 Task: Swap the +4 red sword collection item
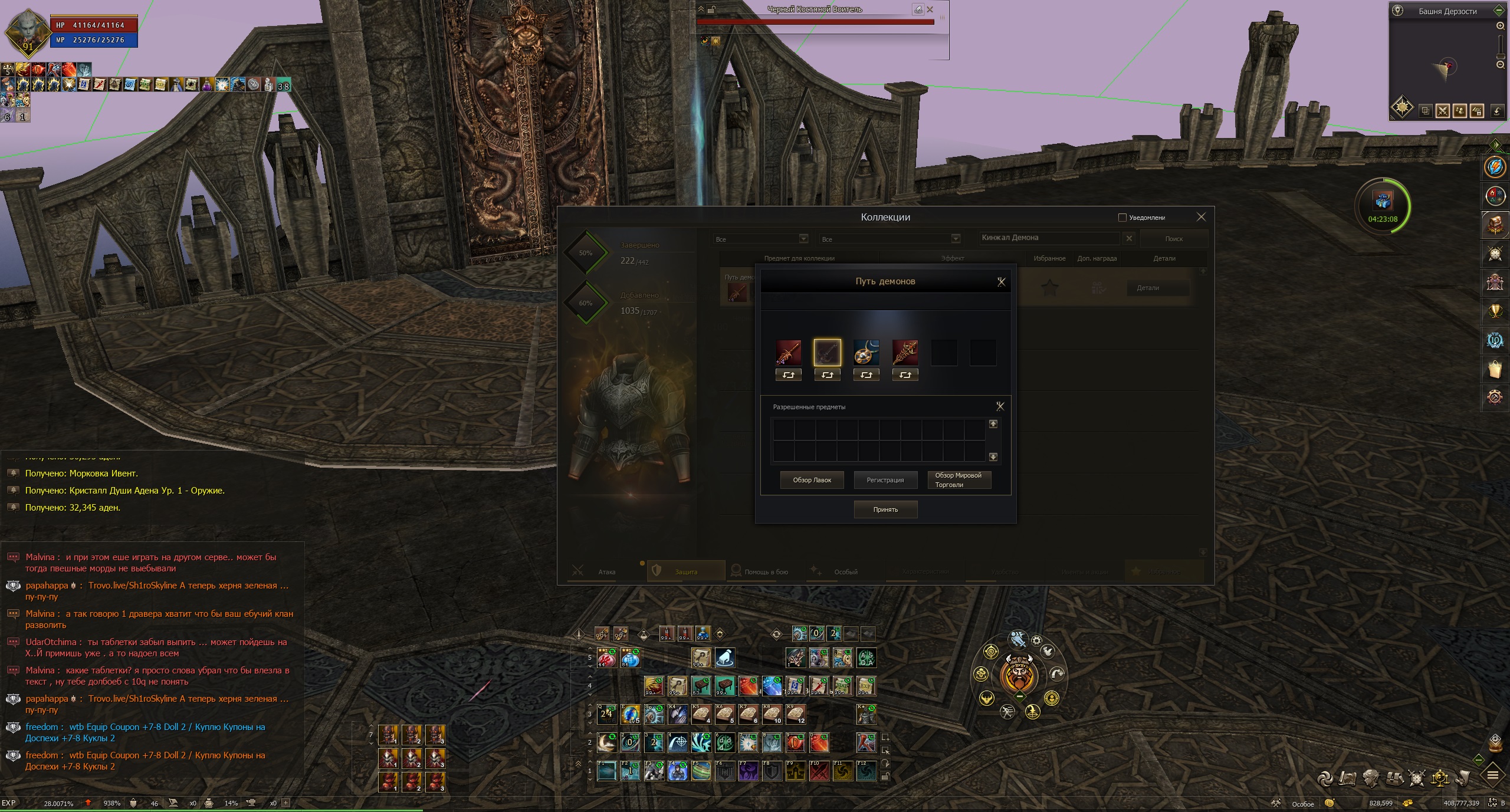tap(788, 375)
